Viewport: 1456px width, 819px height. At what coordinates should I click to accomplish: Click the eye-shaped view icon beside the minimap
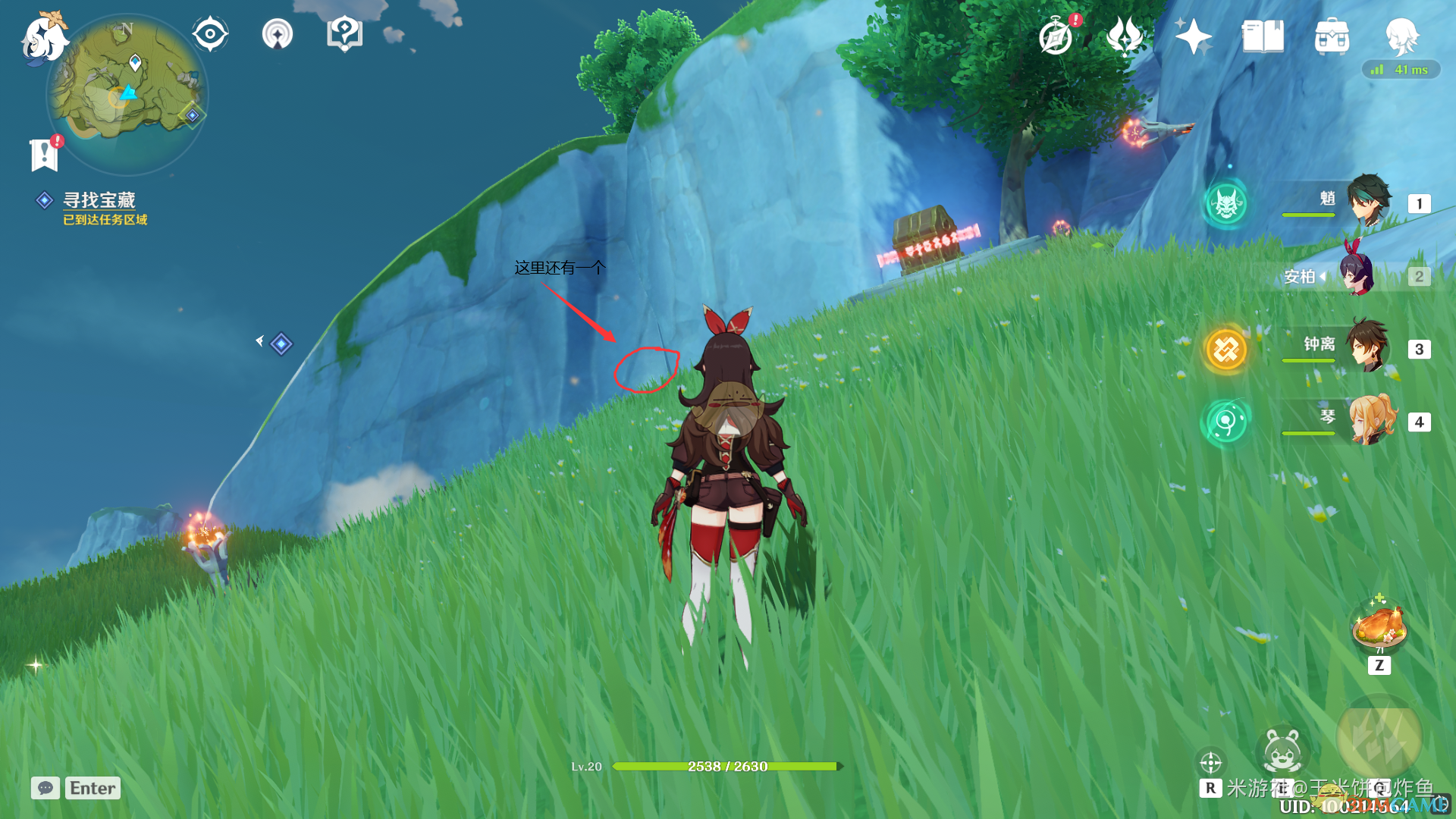[210, 34]
